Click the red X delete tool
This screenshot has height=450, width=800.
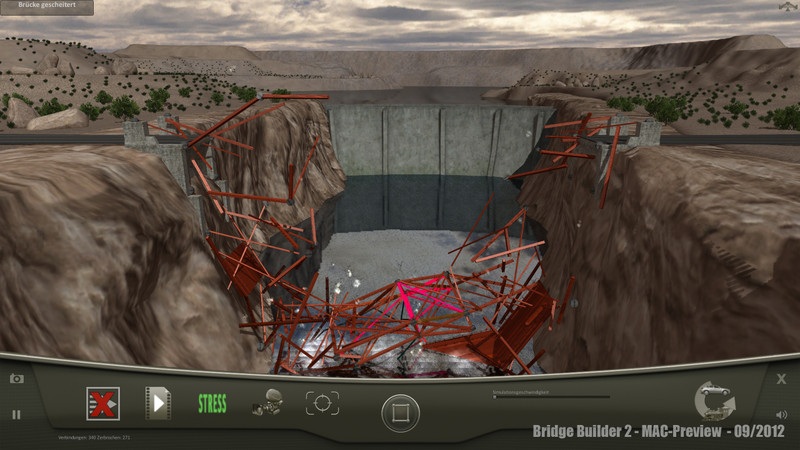(102, 404)
